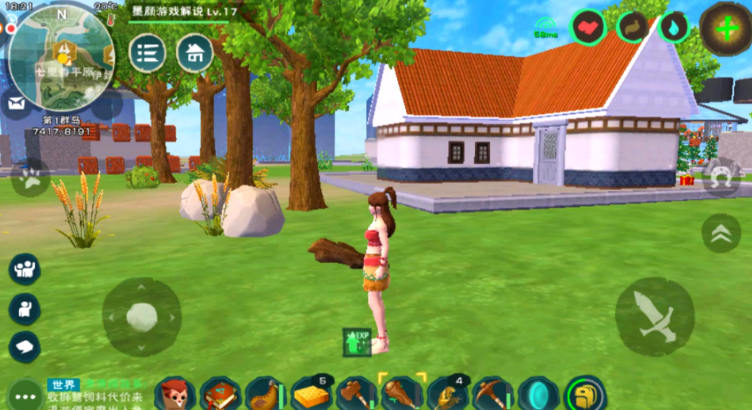
Task: Choose the highlighted wooden club slot
Action: (402, 394)
